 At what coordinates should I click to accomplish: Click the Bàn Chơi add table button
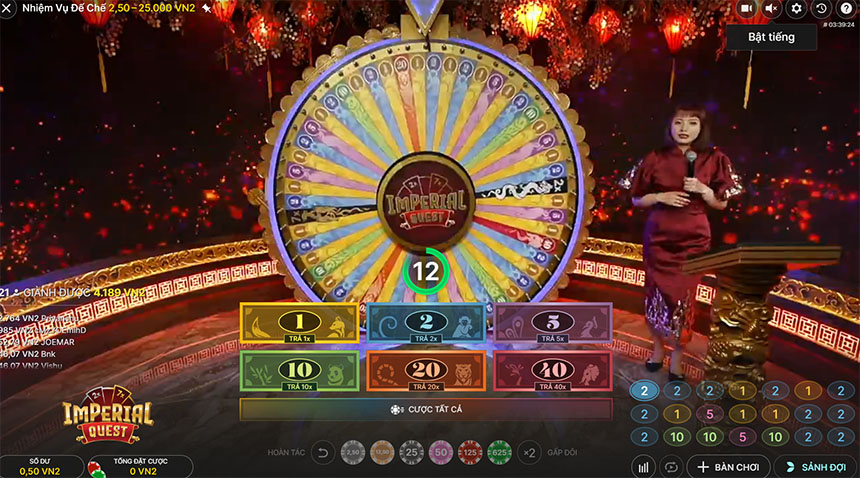tap(729, 466)
